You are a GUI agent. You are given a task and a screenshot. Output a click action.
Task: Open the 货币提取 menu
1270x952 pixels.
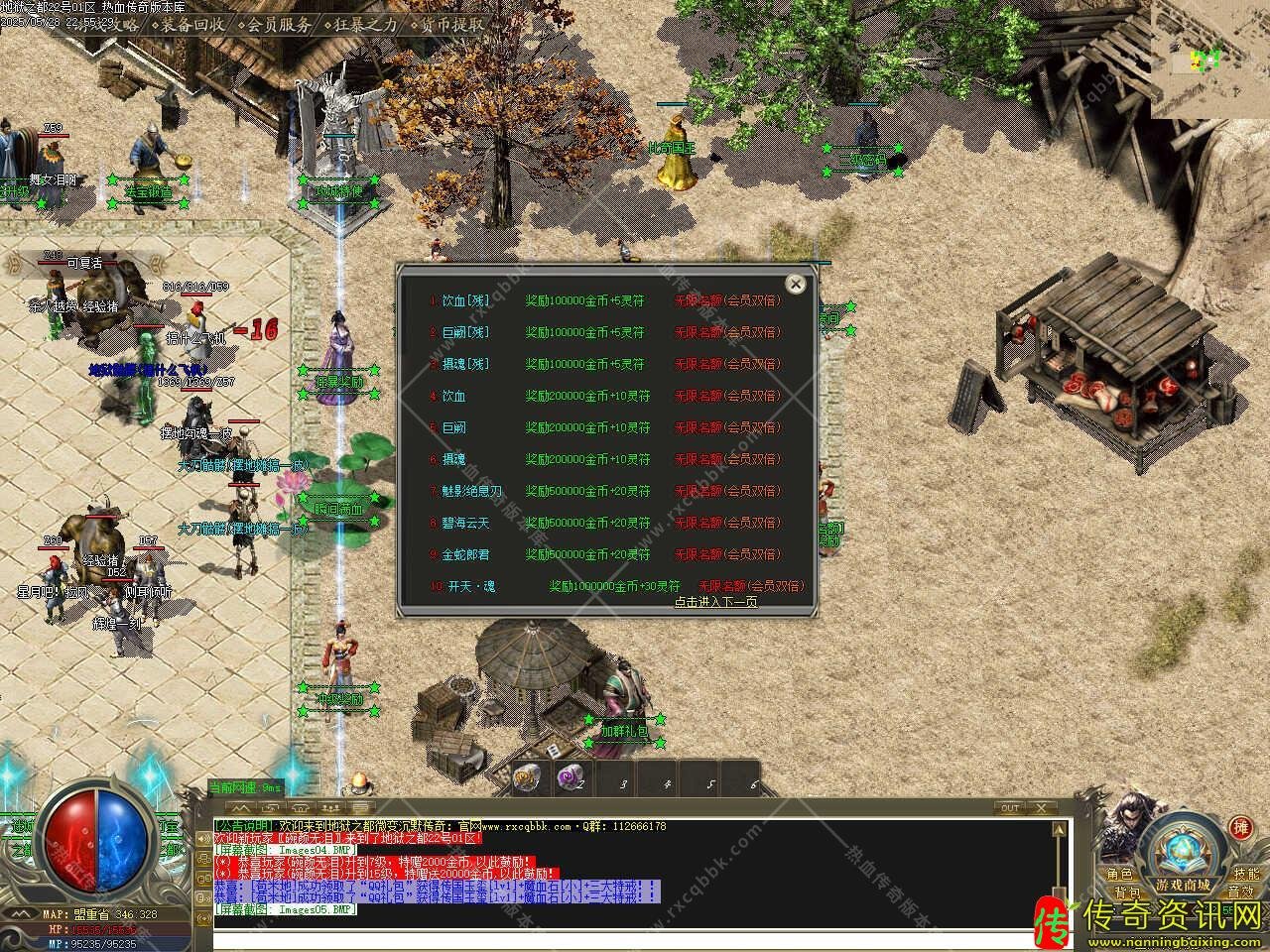pyautogui.click(x=452, y=24)
